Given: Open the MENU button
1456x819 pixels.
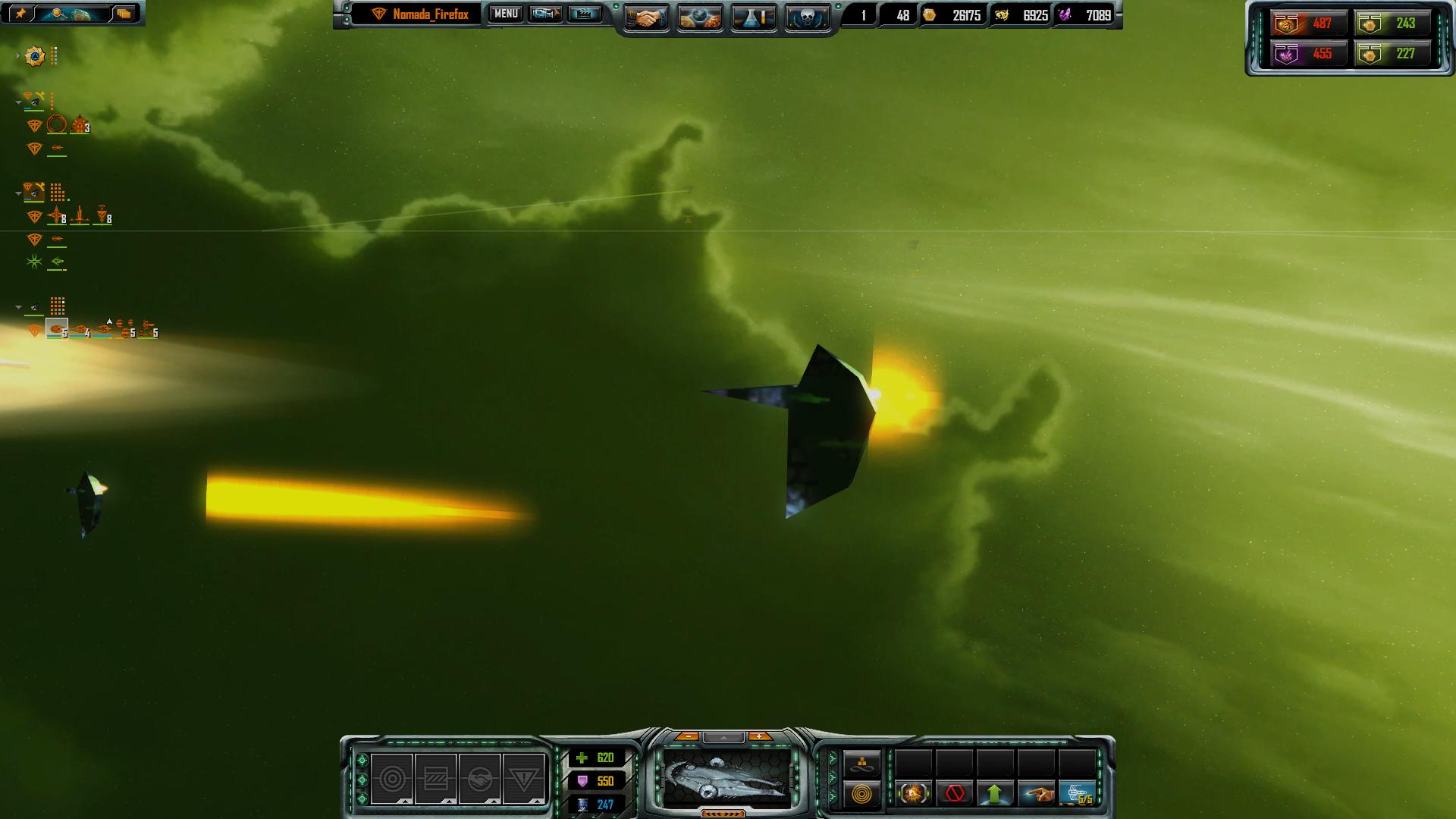Looking at the screenshot, I should pyautogui.click(x=506, y=14).
